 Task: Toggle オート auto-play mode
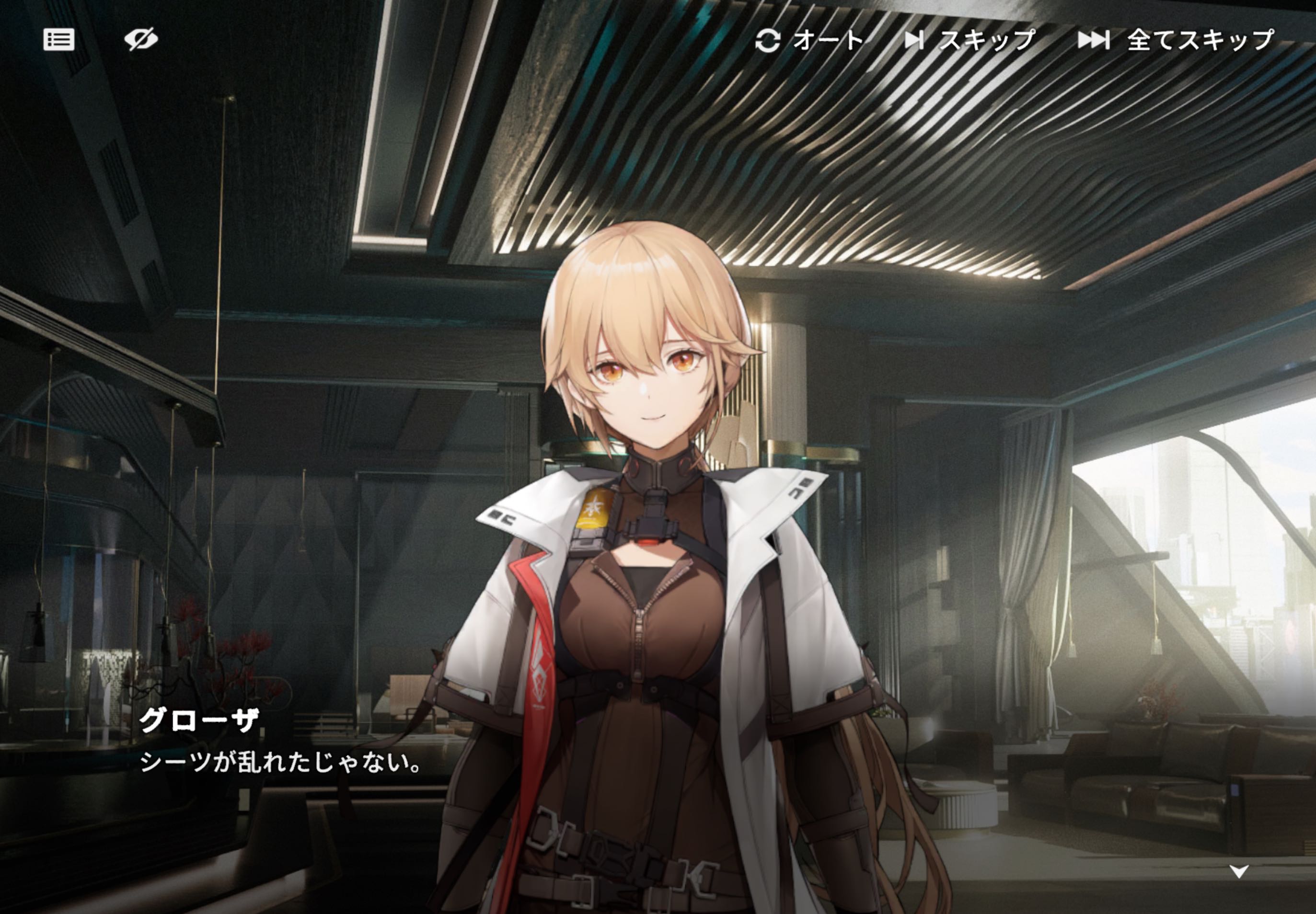(808, 40)
